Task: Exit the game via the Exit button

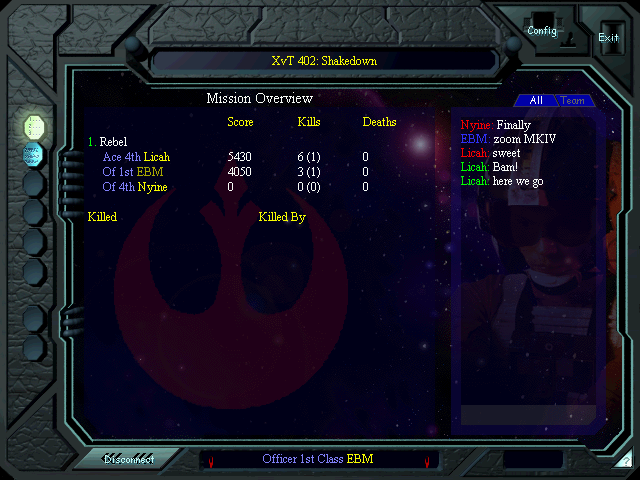Action: pos(608,37)
